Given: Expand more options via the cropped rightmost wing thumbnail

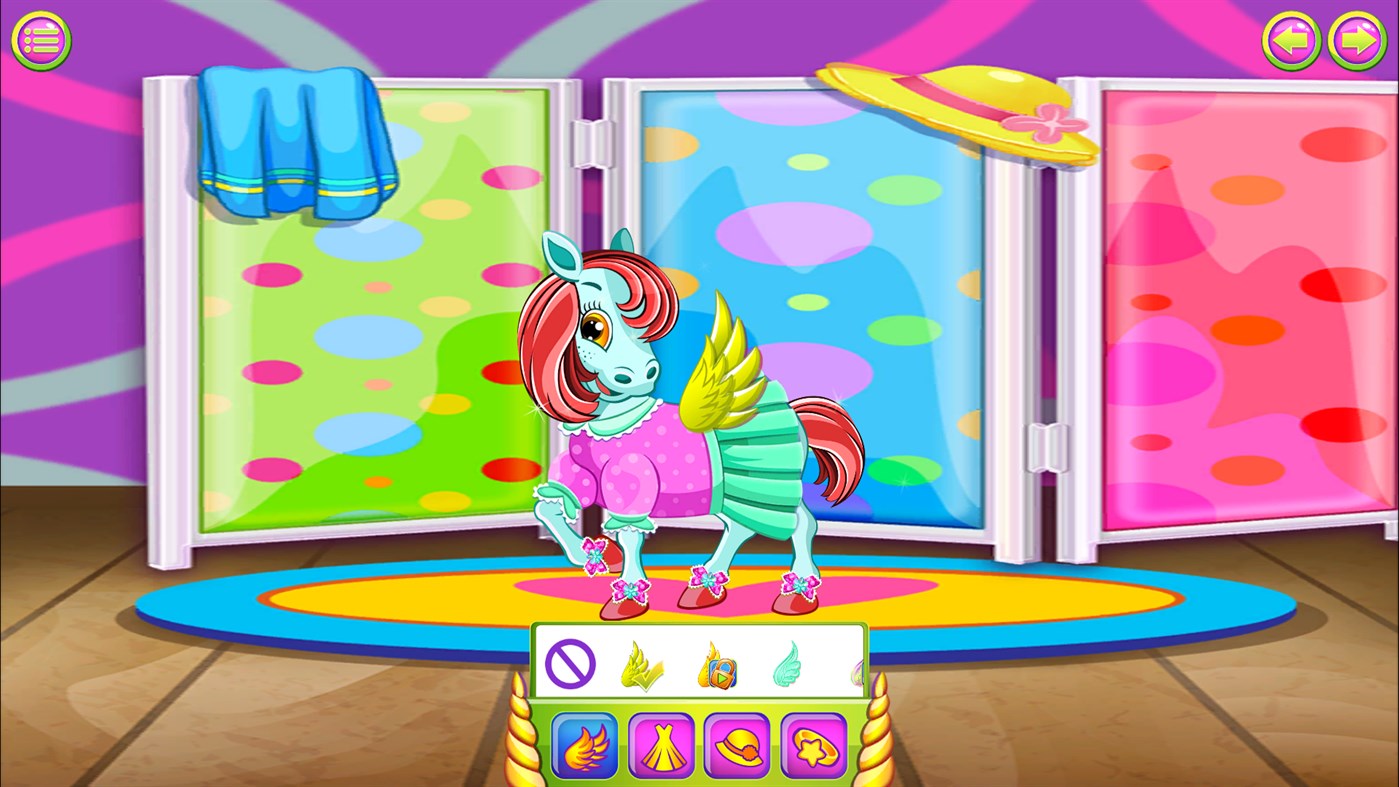Looking at the screenshot, I should [x=858, y=668].
